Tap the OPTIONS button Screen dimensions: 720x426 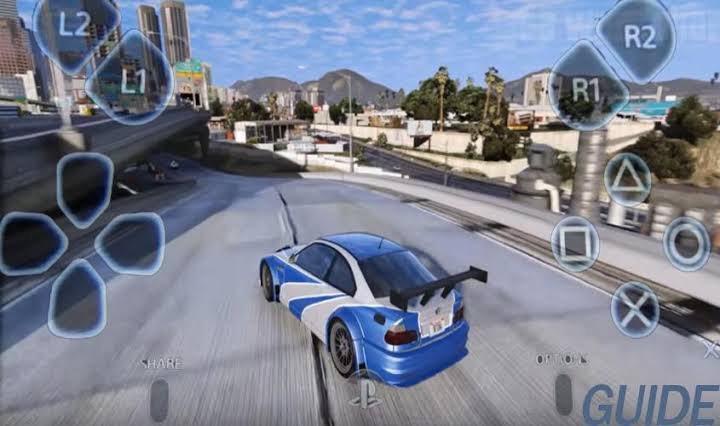[563, 393]
